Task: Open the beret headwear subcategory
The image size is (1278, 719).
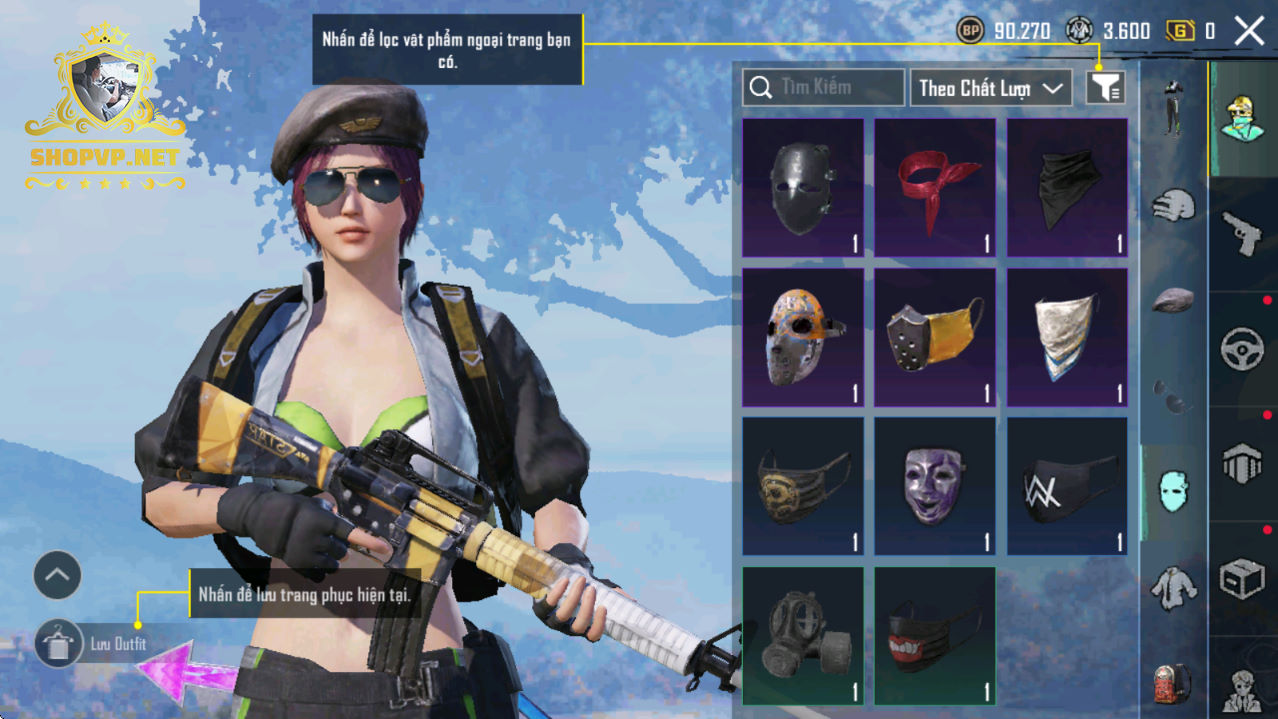Action: click(x=1173, y=300)
